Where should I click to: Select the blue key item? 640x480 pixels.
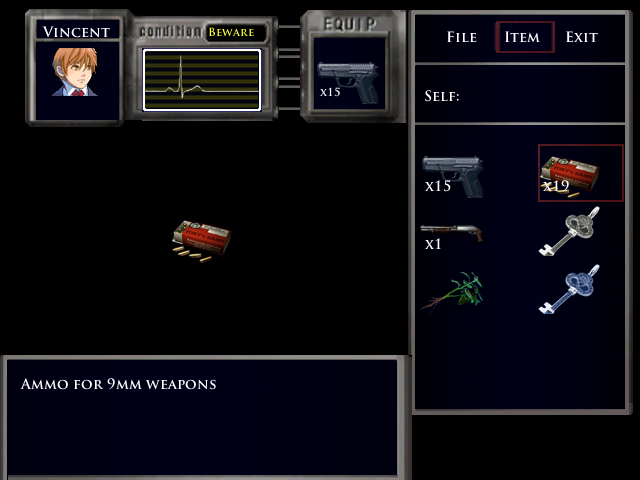(571, 290)
